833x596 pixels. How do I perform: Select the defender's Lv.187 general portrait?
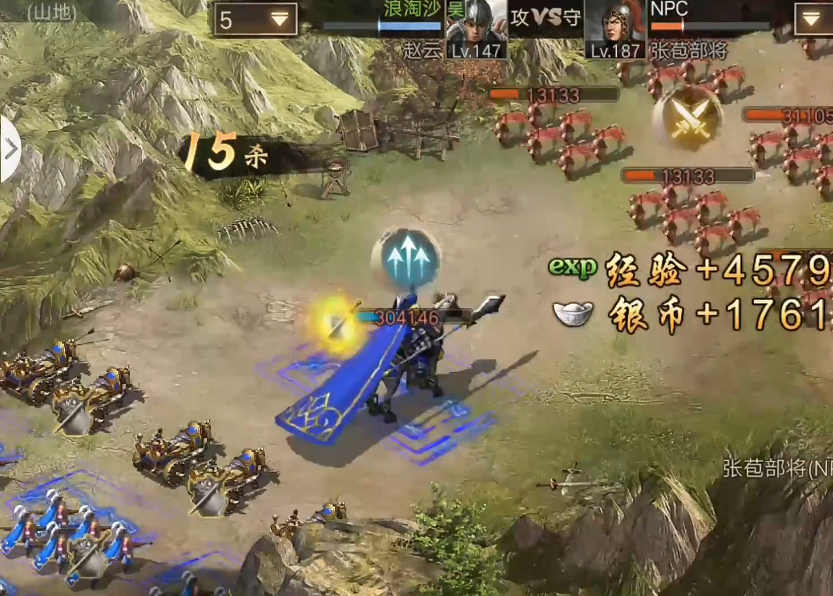tap(614, 27)
